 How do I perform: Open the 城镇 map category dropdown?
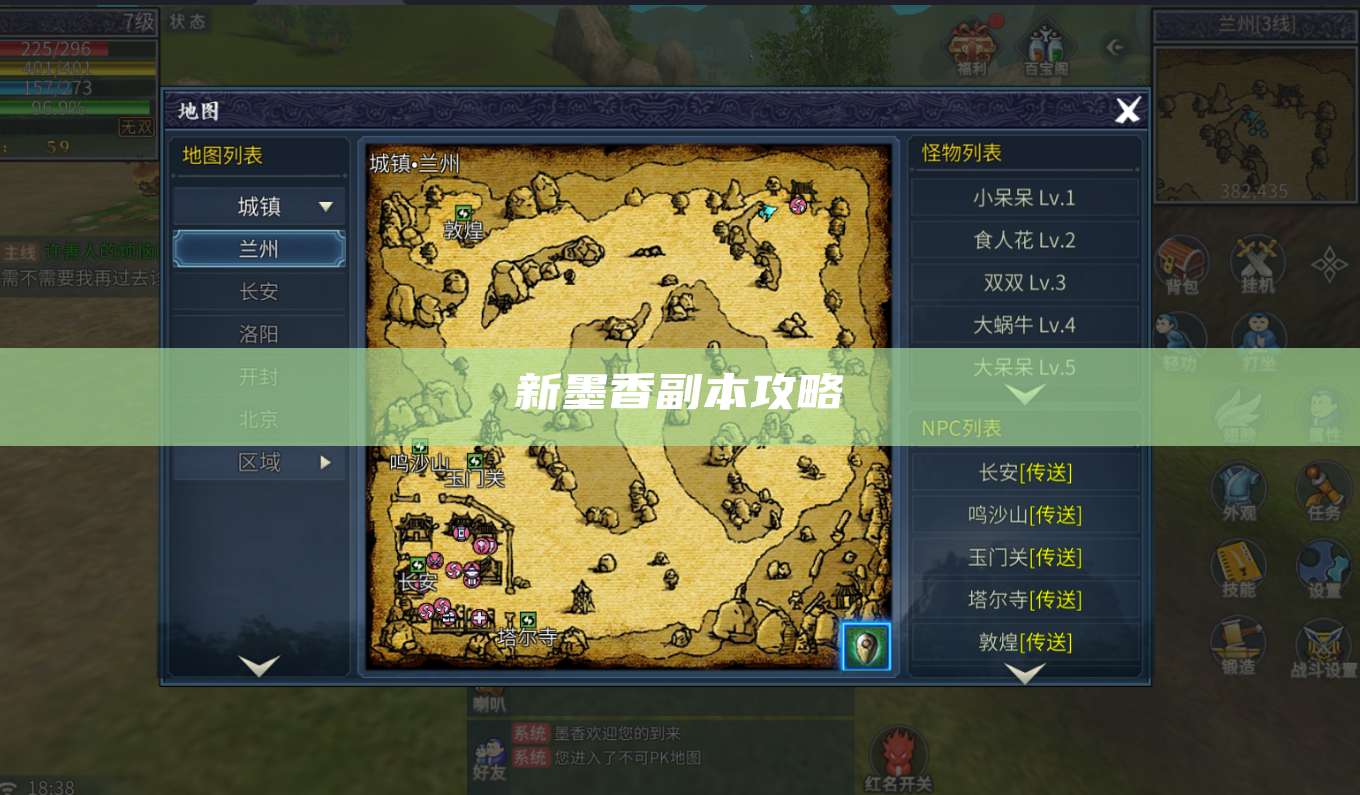pos(258,206)
